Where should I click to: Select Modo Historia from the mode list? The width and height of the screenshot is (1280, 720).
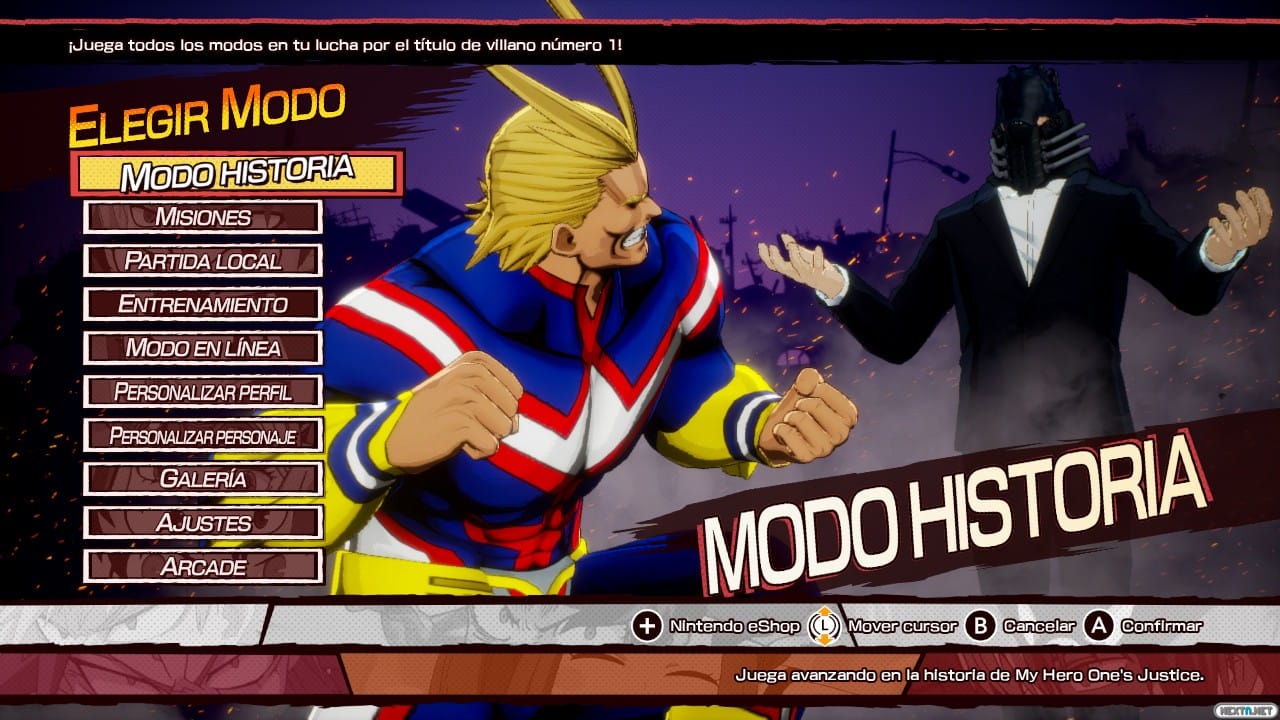point(237,173)
